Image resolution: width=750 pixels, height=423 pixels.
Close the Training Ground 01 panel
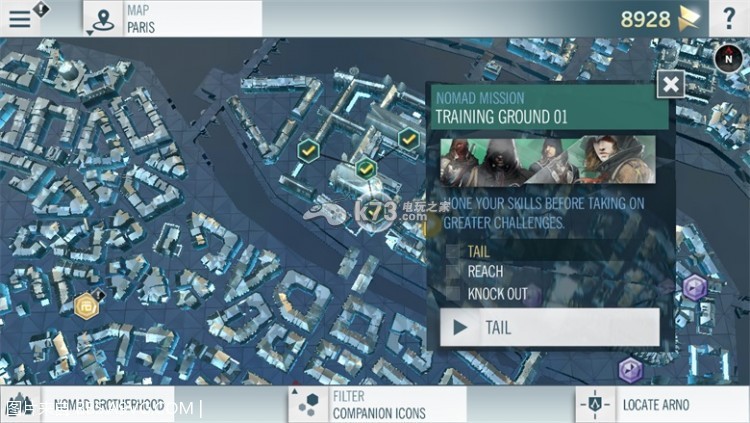click(x=671, y=84)
